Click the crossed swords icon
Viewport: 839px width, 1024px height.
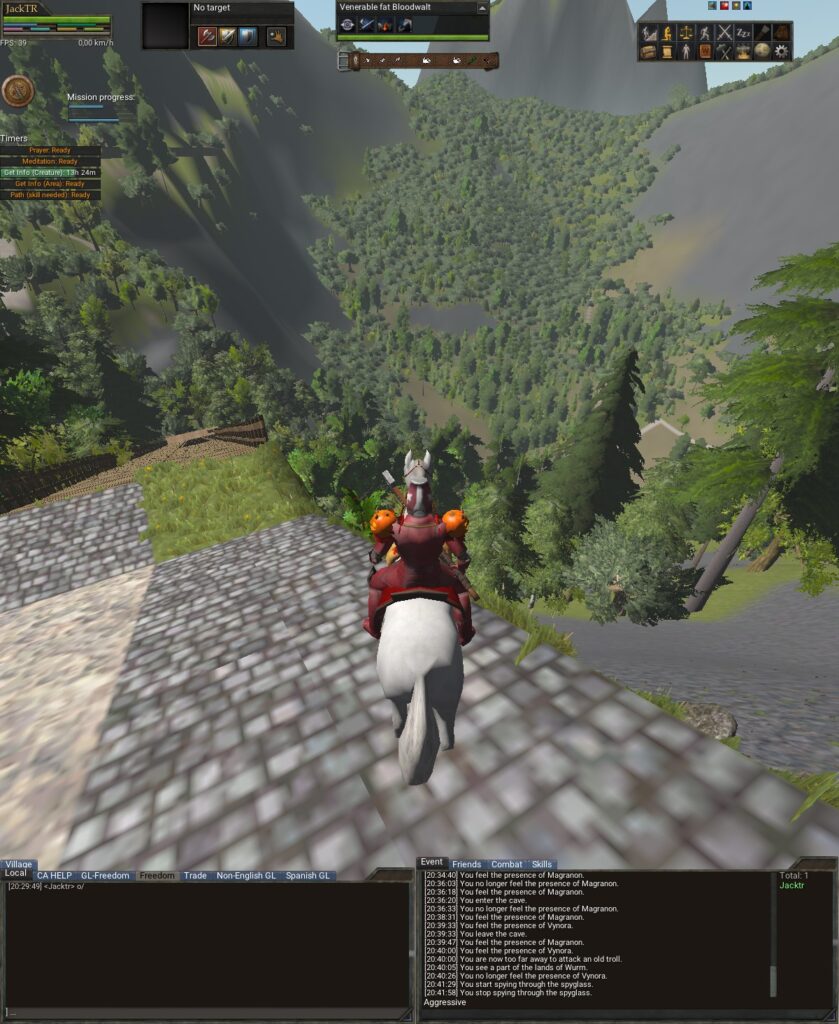pyautogui.click(x=724, y=33)
